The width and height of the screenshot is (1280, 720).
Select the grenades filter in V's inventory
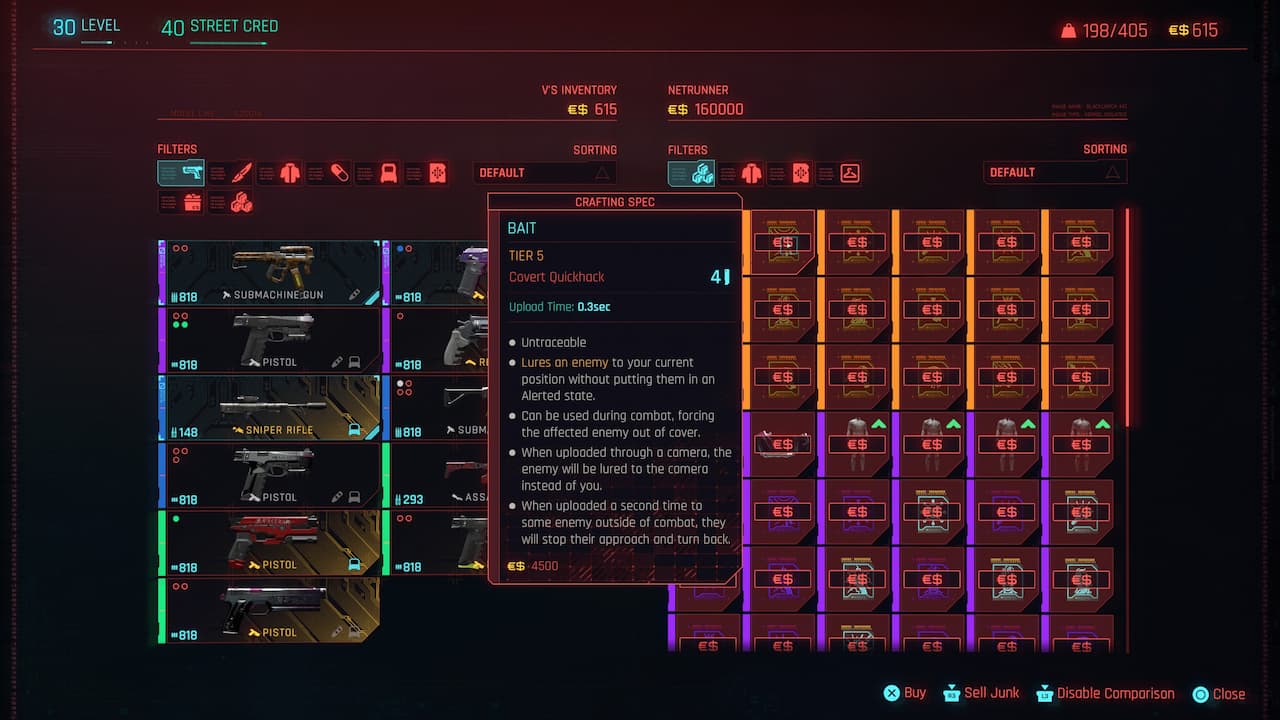(x=387, y=172)
